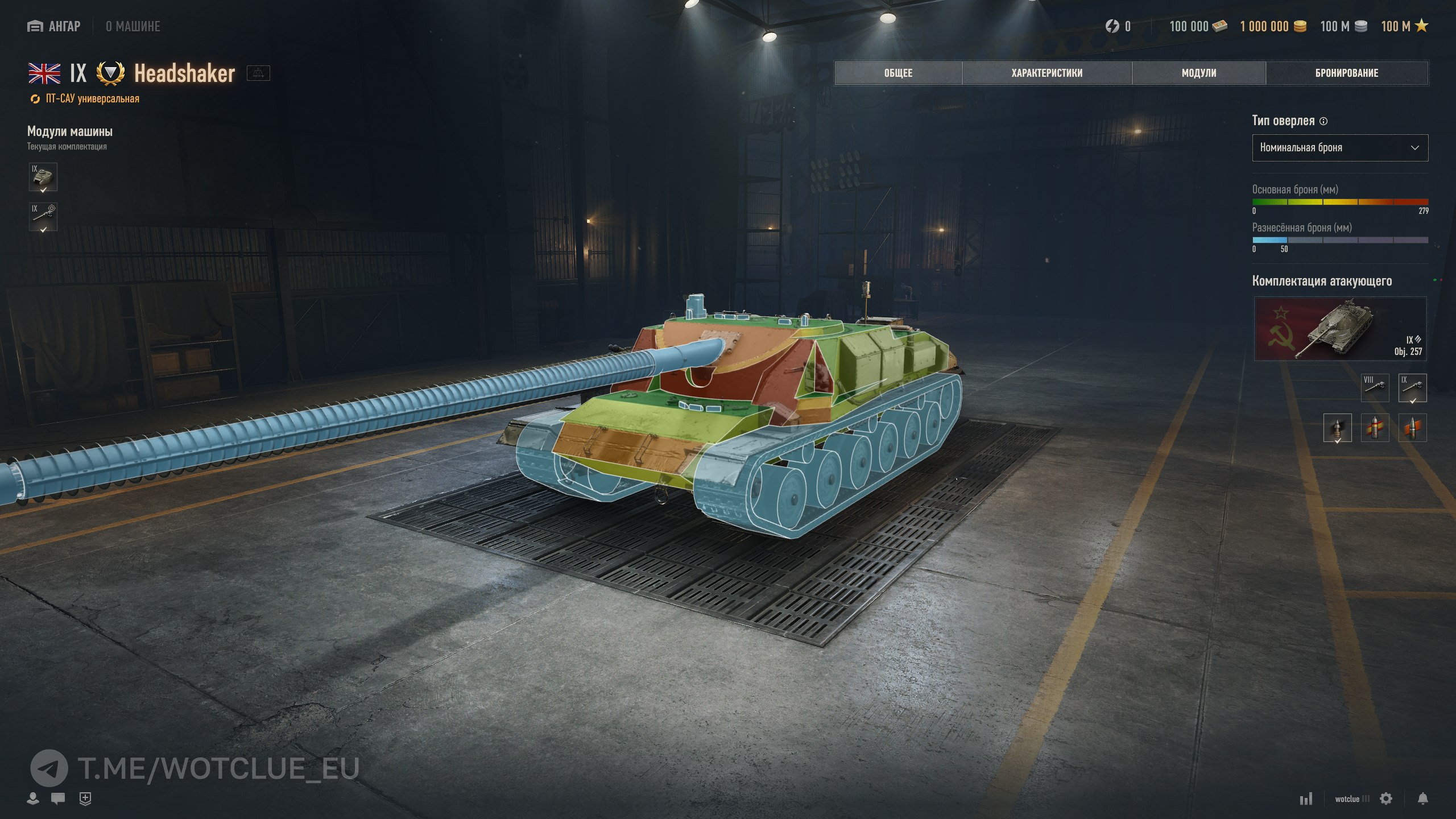Show the Модули tab
This screenshot has height=819, width=1456.
coord(1199,73)
